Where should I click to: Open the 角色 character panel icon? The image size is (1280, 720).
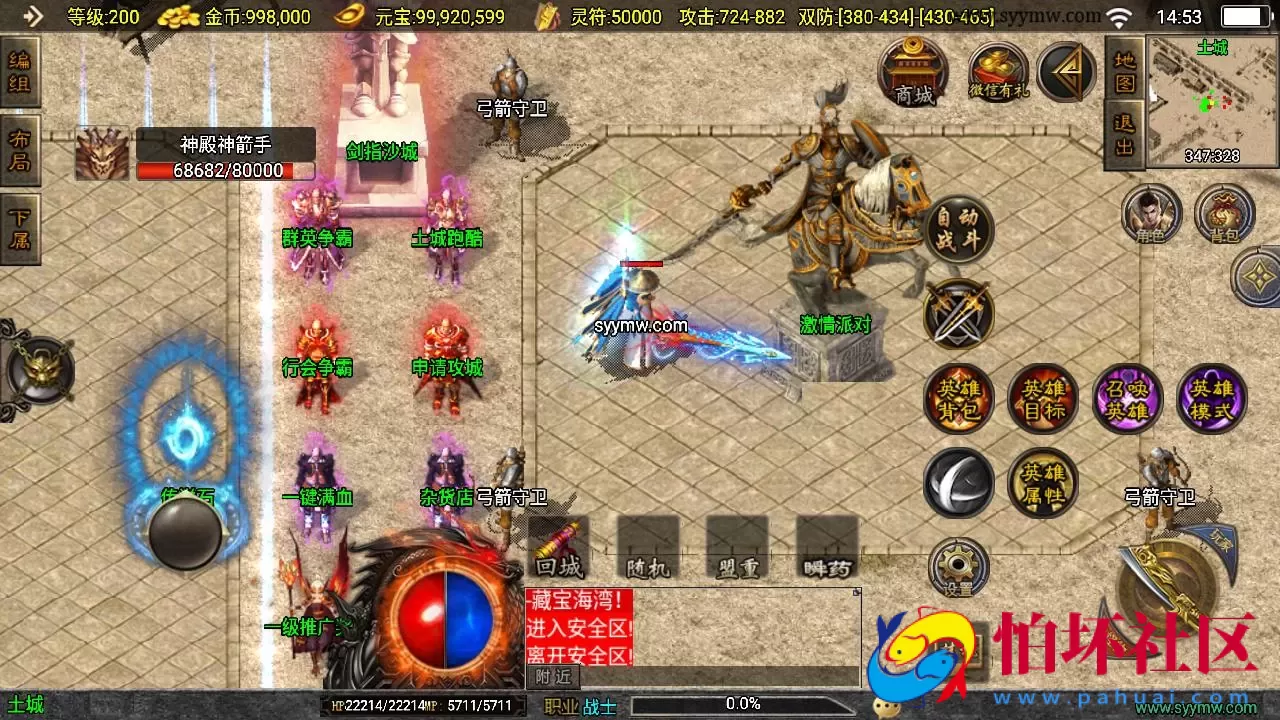[1152, 213]
